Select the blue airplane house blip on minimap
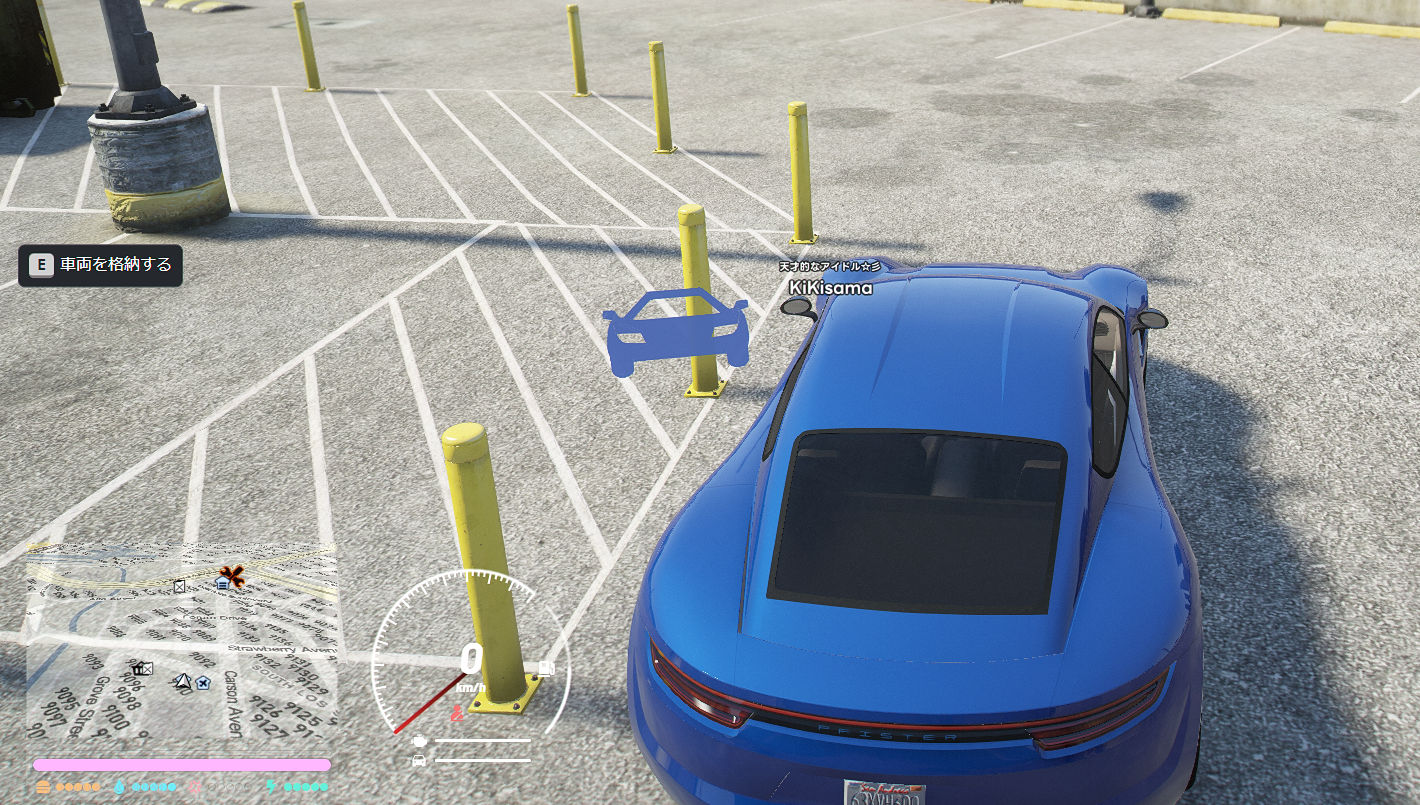The height and width of the screenshot is (805, 1420). pyautogui.click(x=203, y=683)
